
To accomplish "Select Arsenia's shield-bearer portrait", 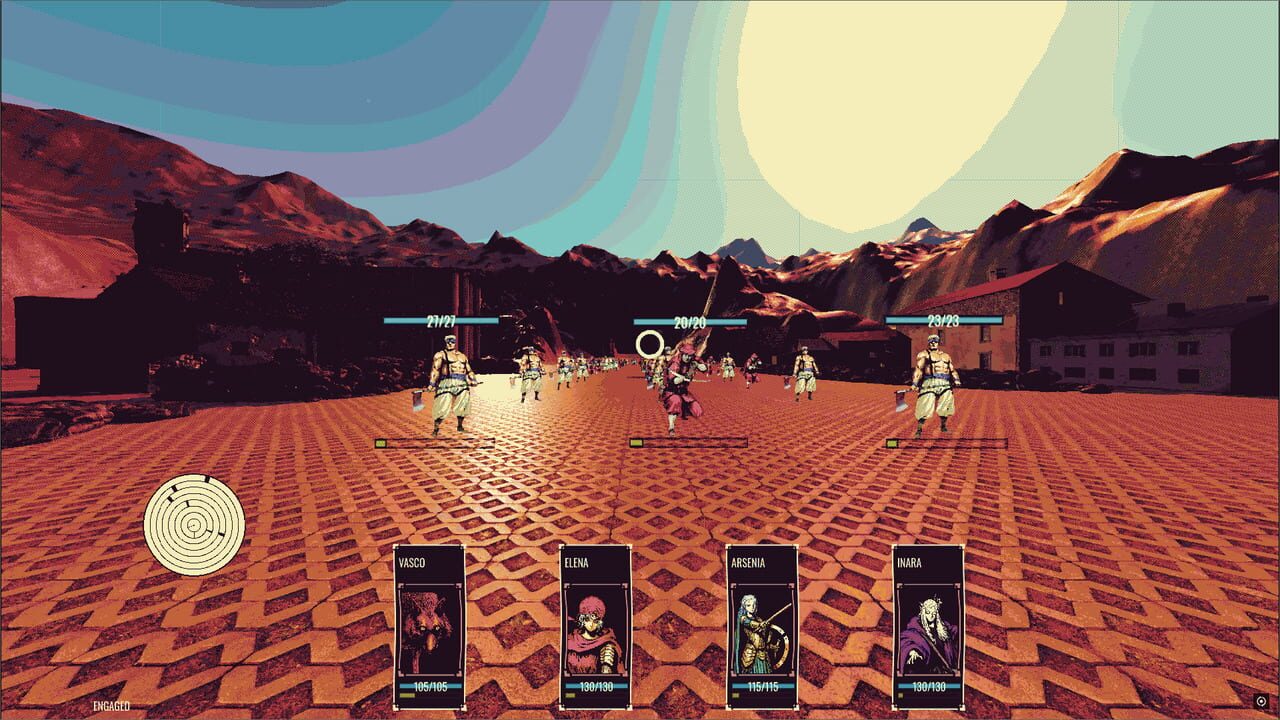I will pos(764,628).
